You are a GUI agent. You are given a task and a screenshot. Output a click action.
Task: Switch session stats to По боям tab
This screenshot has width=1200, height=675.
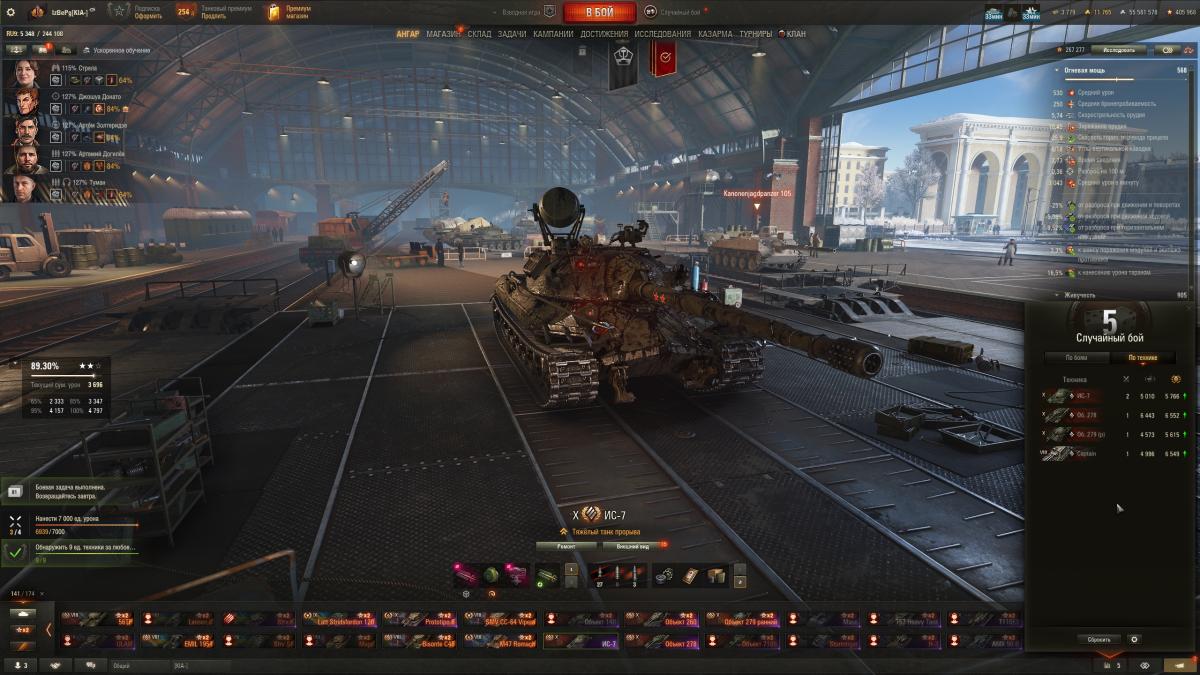pyautogui.click(x=1076, y=357)
